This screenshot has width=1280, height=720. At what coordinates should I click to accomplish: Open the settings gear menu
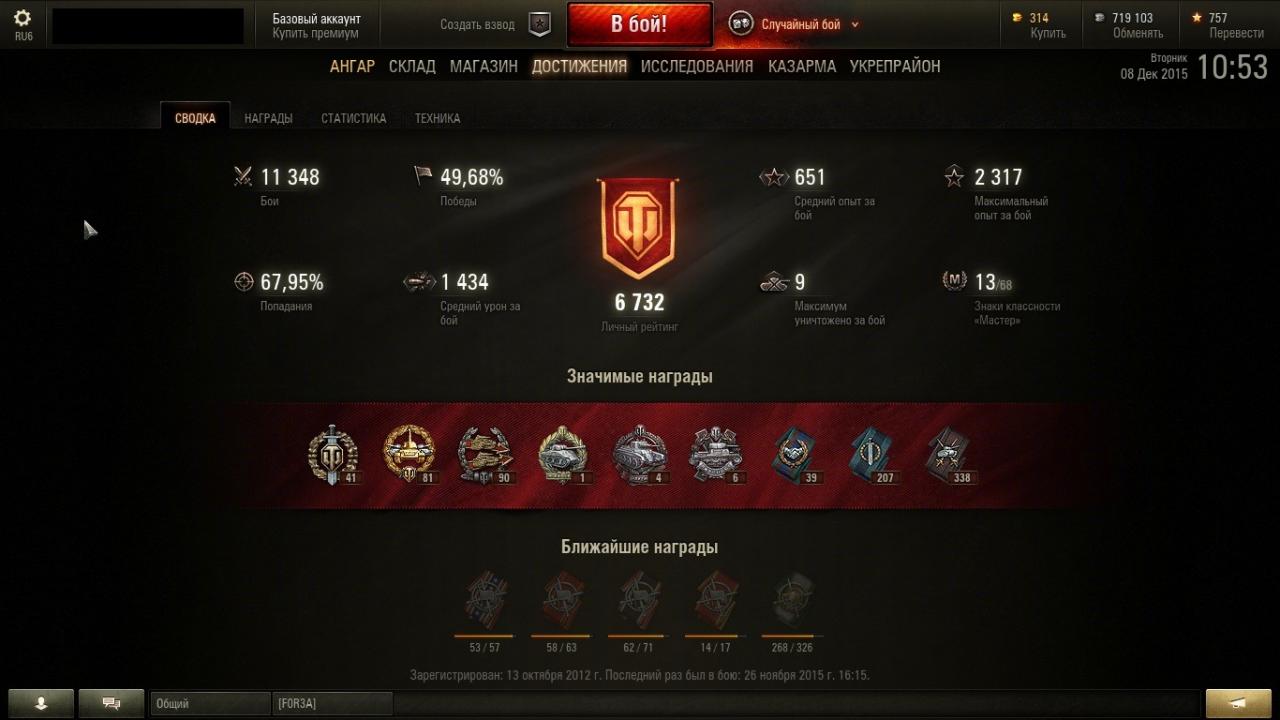(x=22, y=19)
